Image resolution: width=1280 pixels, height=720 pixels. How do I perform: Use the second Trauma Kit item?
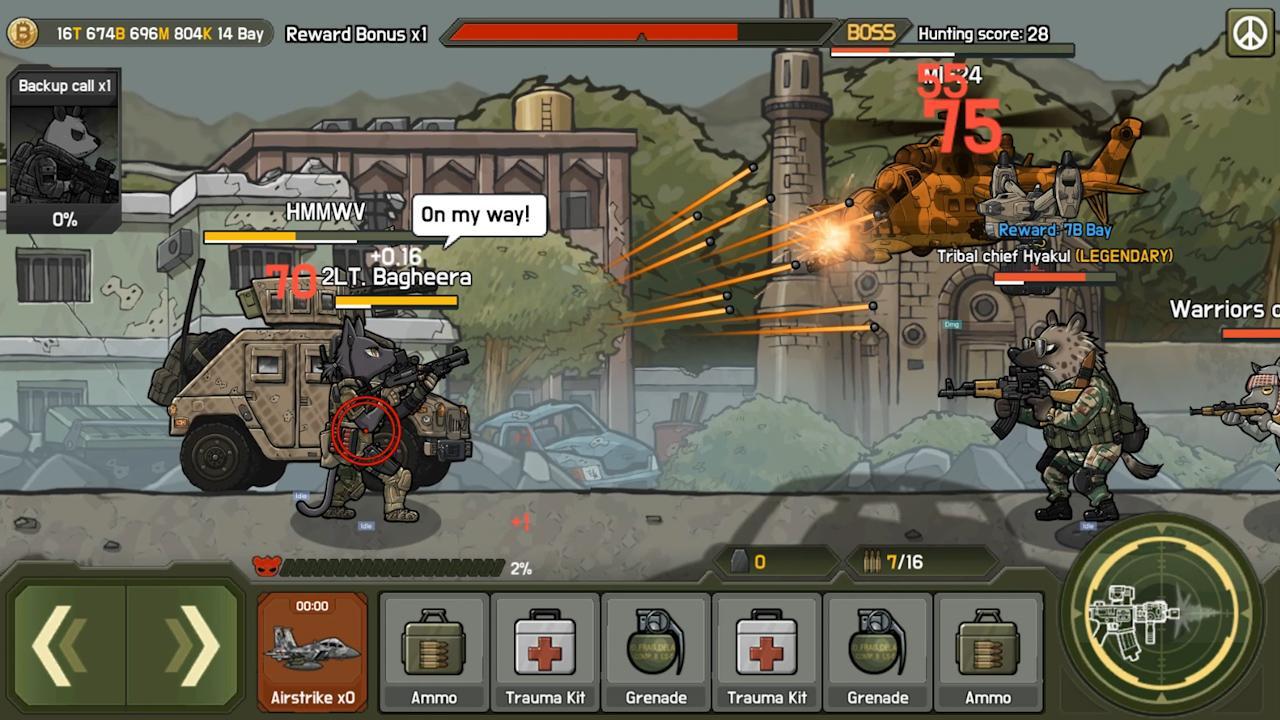click(x=766, y=650)
